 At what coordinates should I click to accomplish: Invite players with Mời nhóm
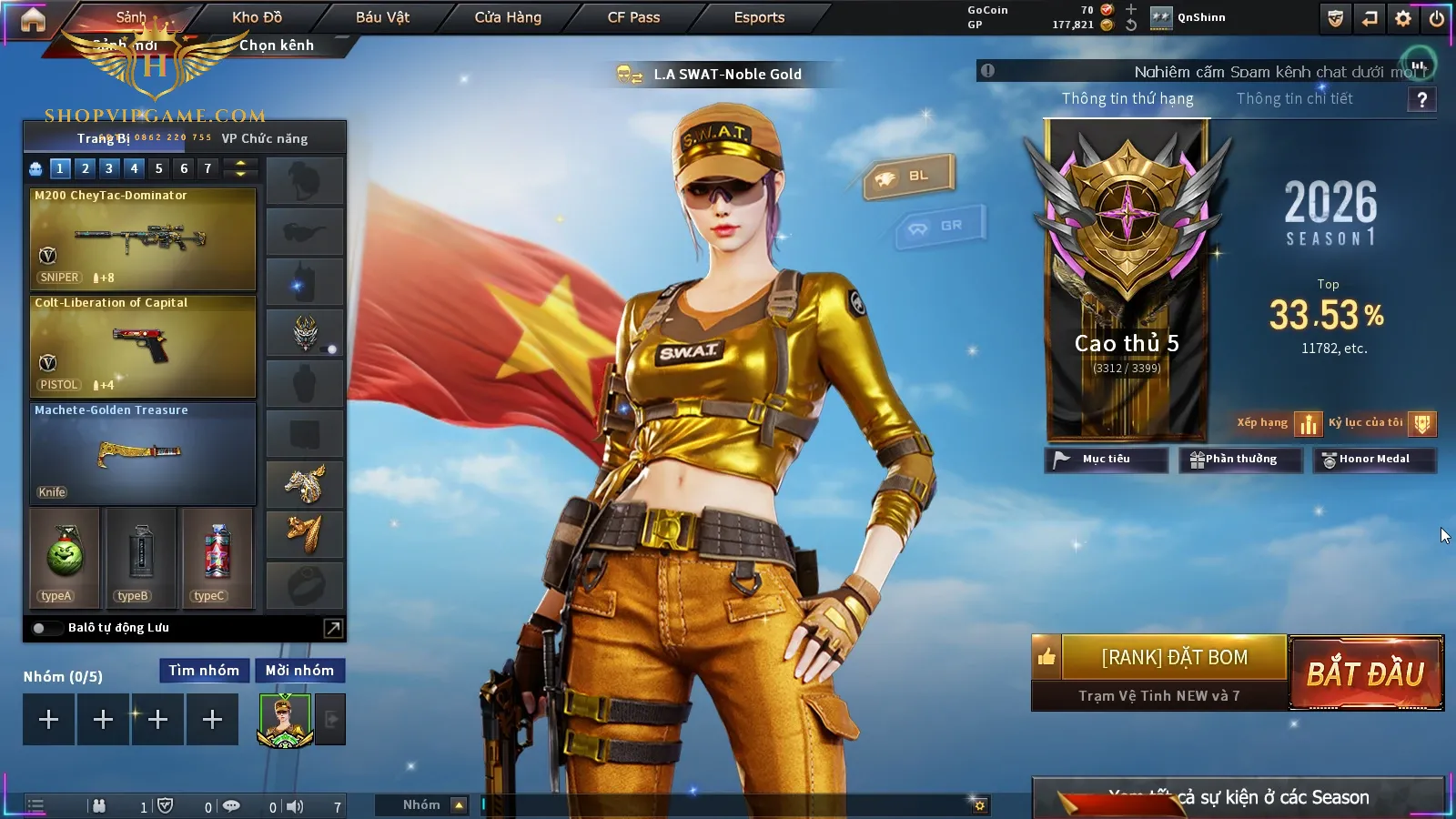(299, 671)
